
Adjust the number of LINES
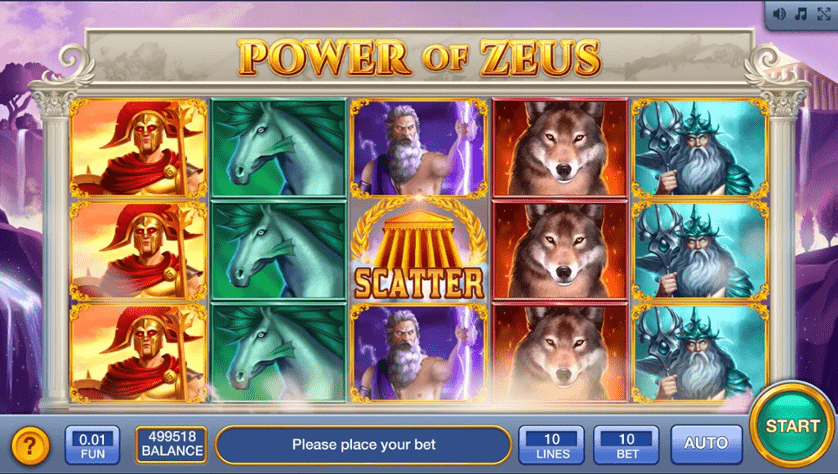click(551, 443)
